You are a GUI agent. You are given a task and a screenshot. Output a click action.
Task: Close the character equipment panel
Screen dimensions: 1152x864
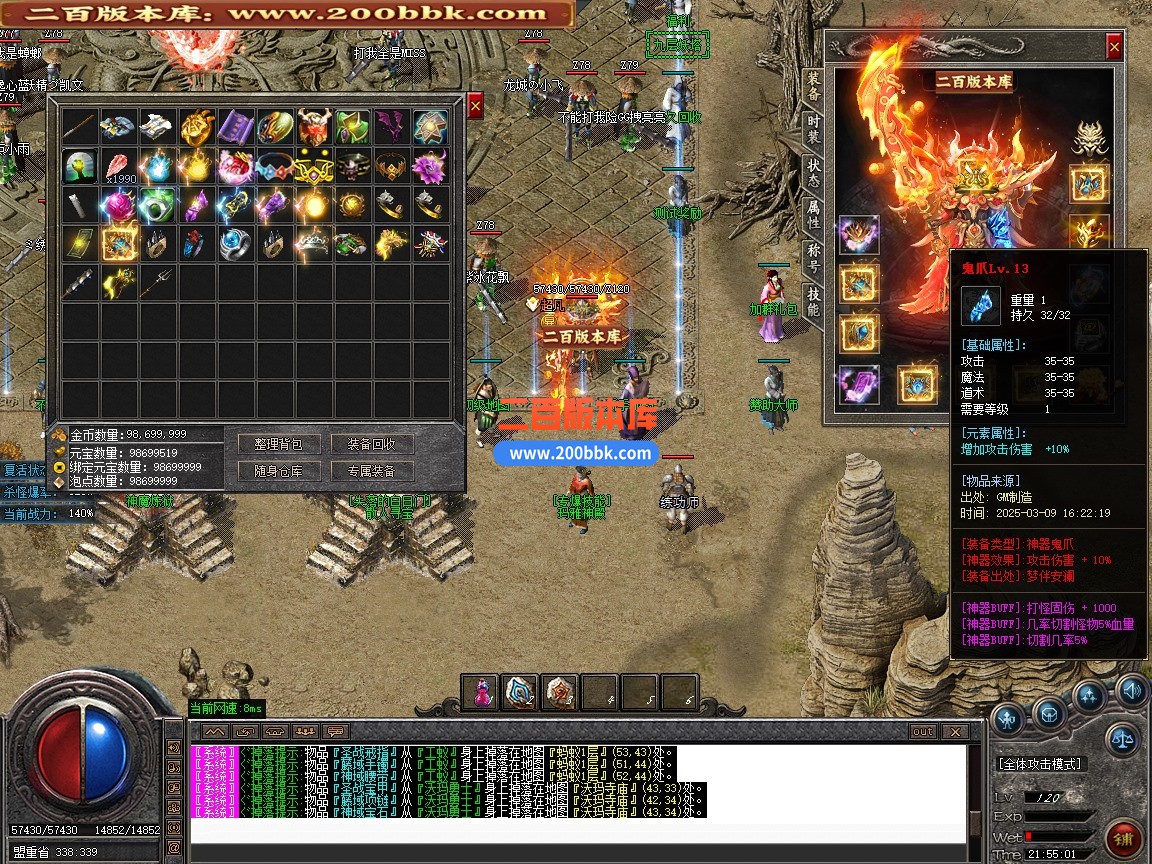click(1114, 46)
